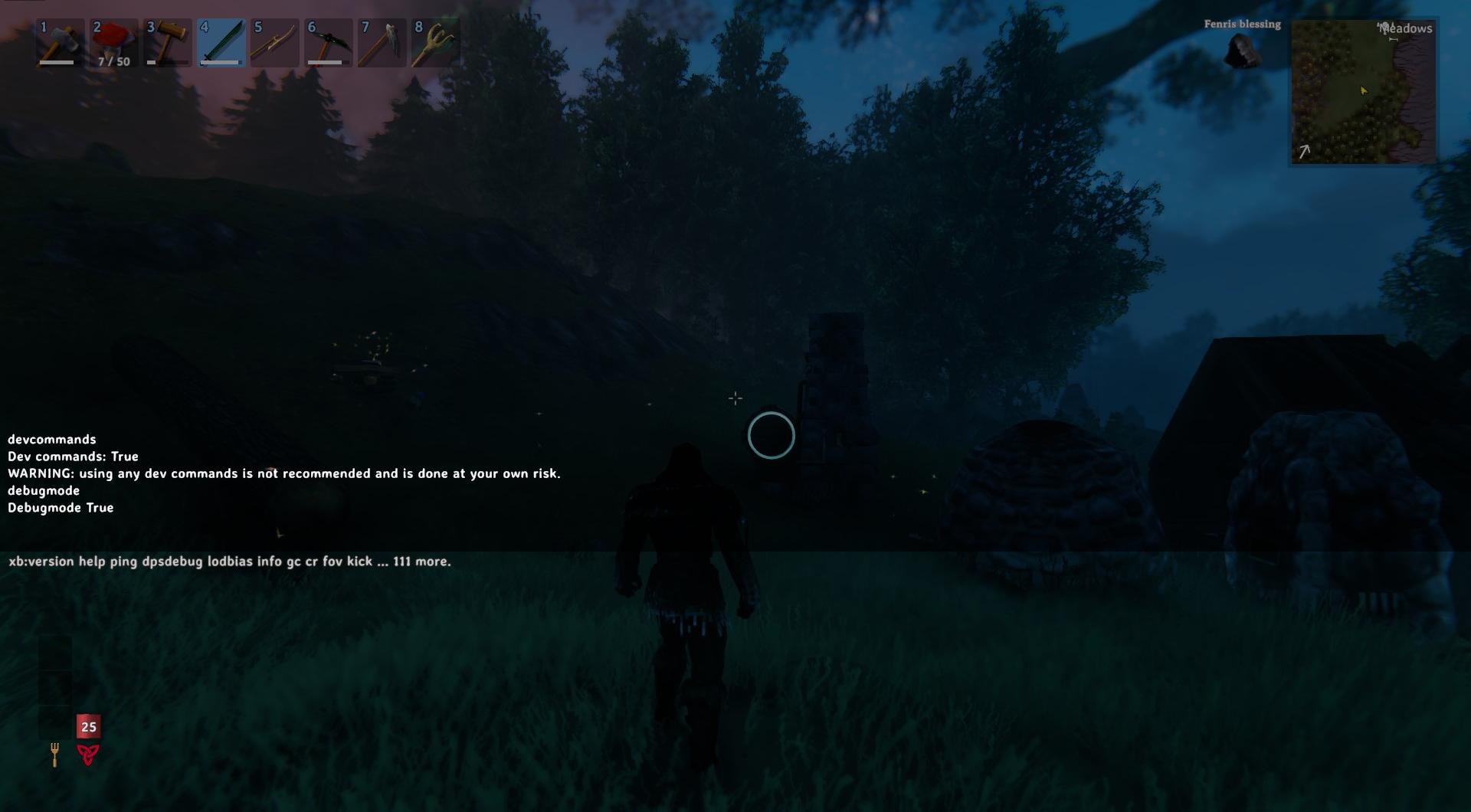The width and height of the screenshot is (1471, 812).
Task: Select the pitchfork in hotbar slot 8
Action: (435, 42)
